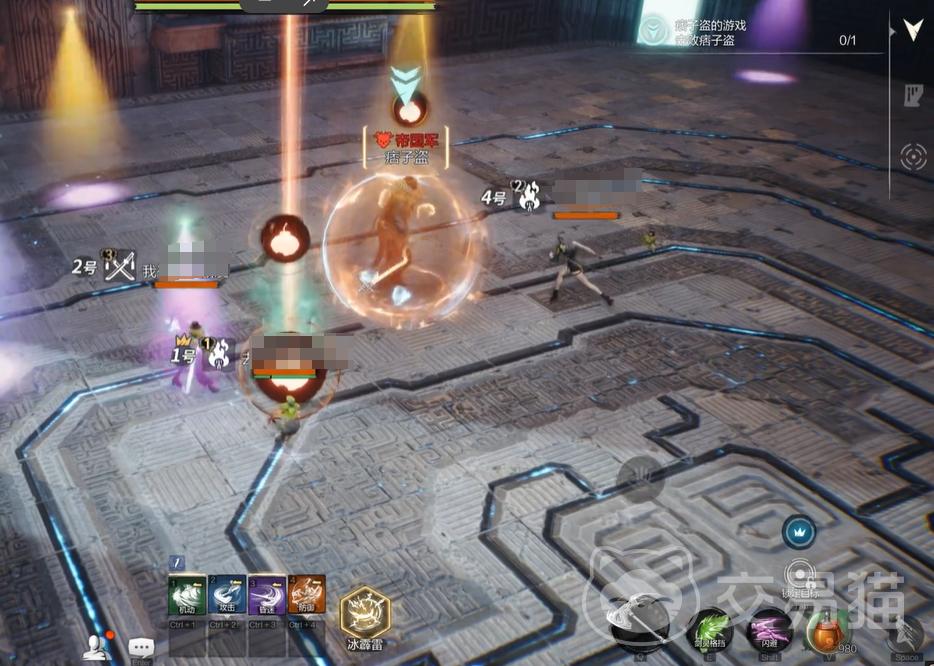Use the orange potion gourd
934x666 pixels.
826,632
